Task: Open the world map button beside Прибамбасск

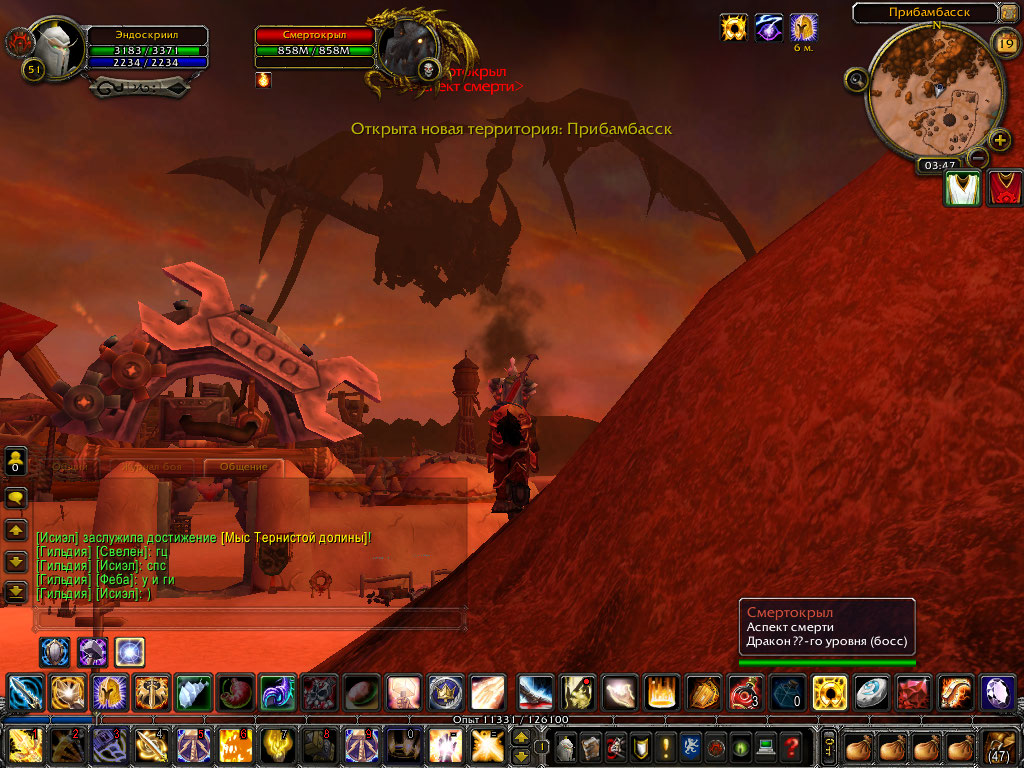Action: click(x=1007, y=13)
